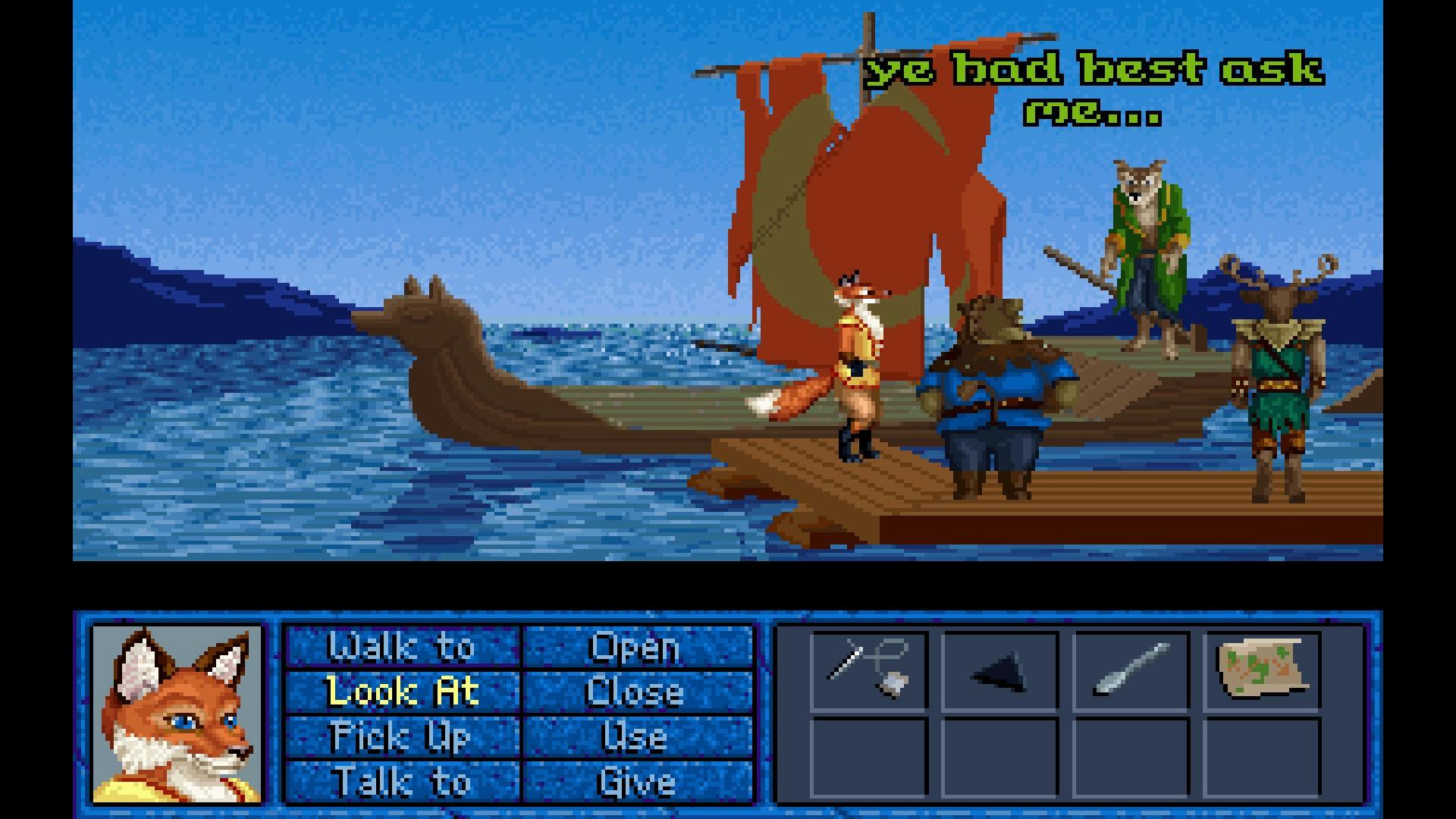The height and width of the screenshot is (819, 1456).
Task: Select the Walk to verb
Action: pyautogui.click(x=402, y=647)
